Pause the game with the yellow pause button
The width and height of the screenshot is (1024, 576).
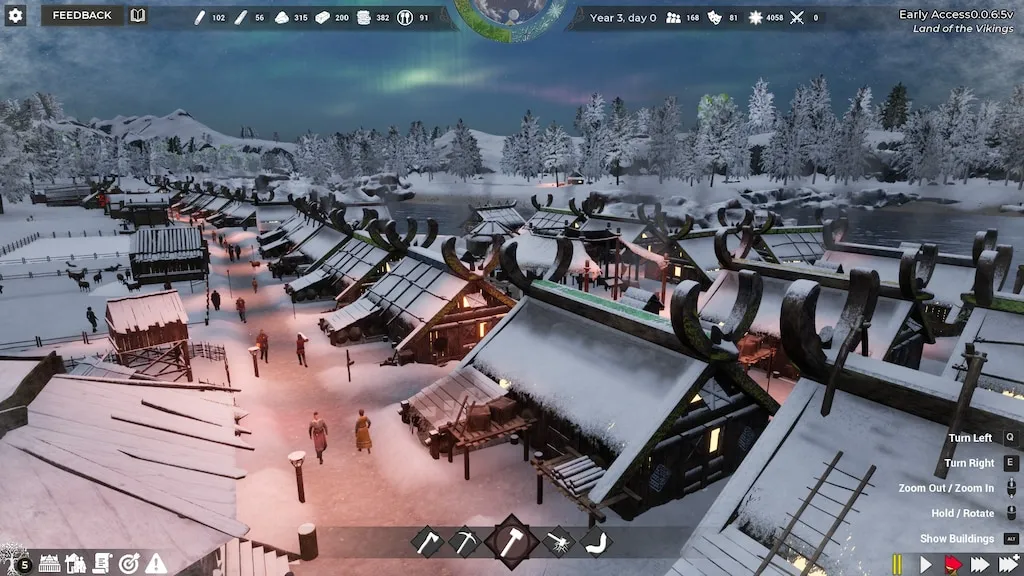[898, 565]
